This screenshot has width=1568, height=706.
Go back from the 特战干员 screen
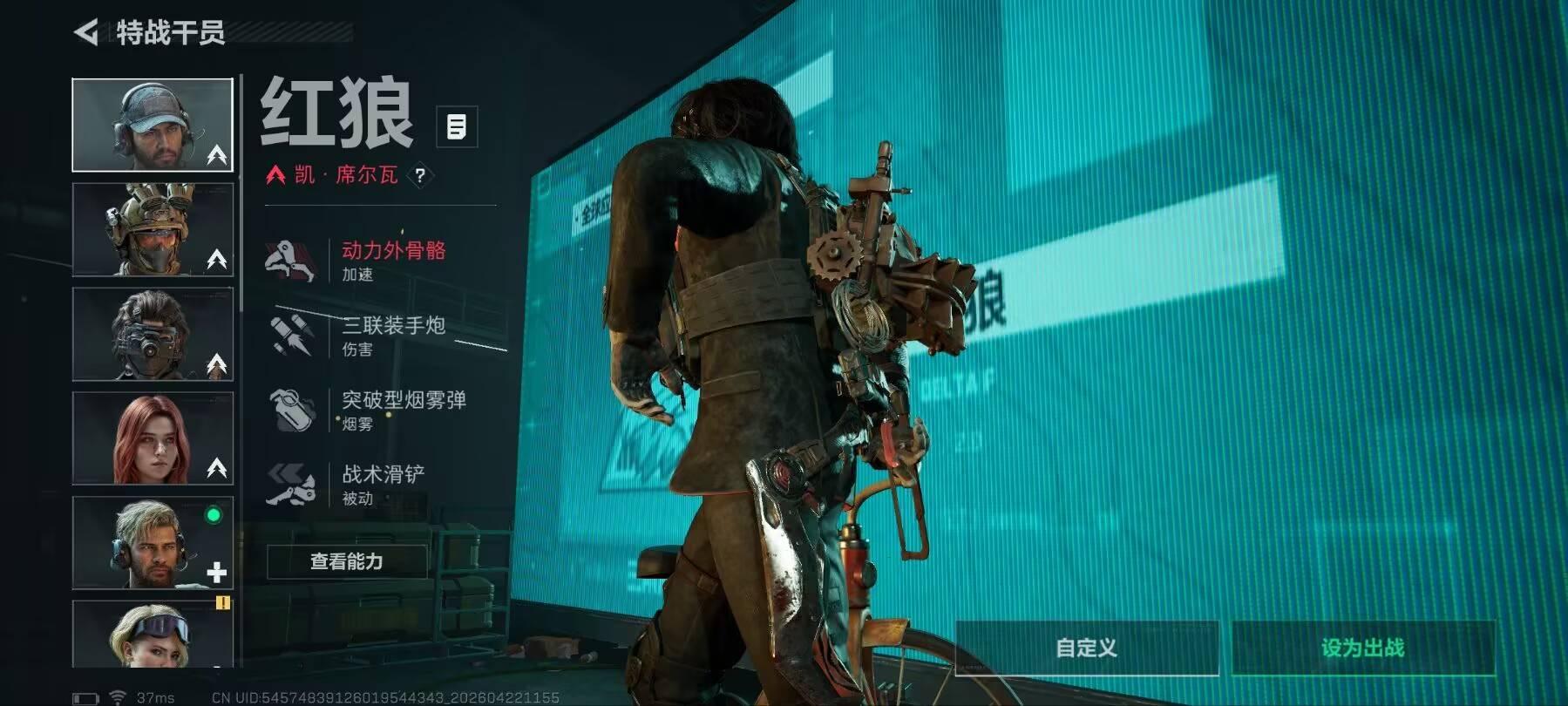(86, 33)
